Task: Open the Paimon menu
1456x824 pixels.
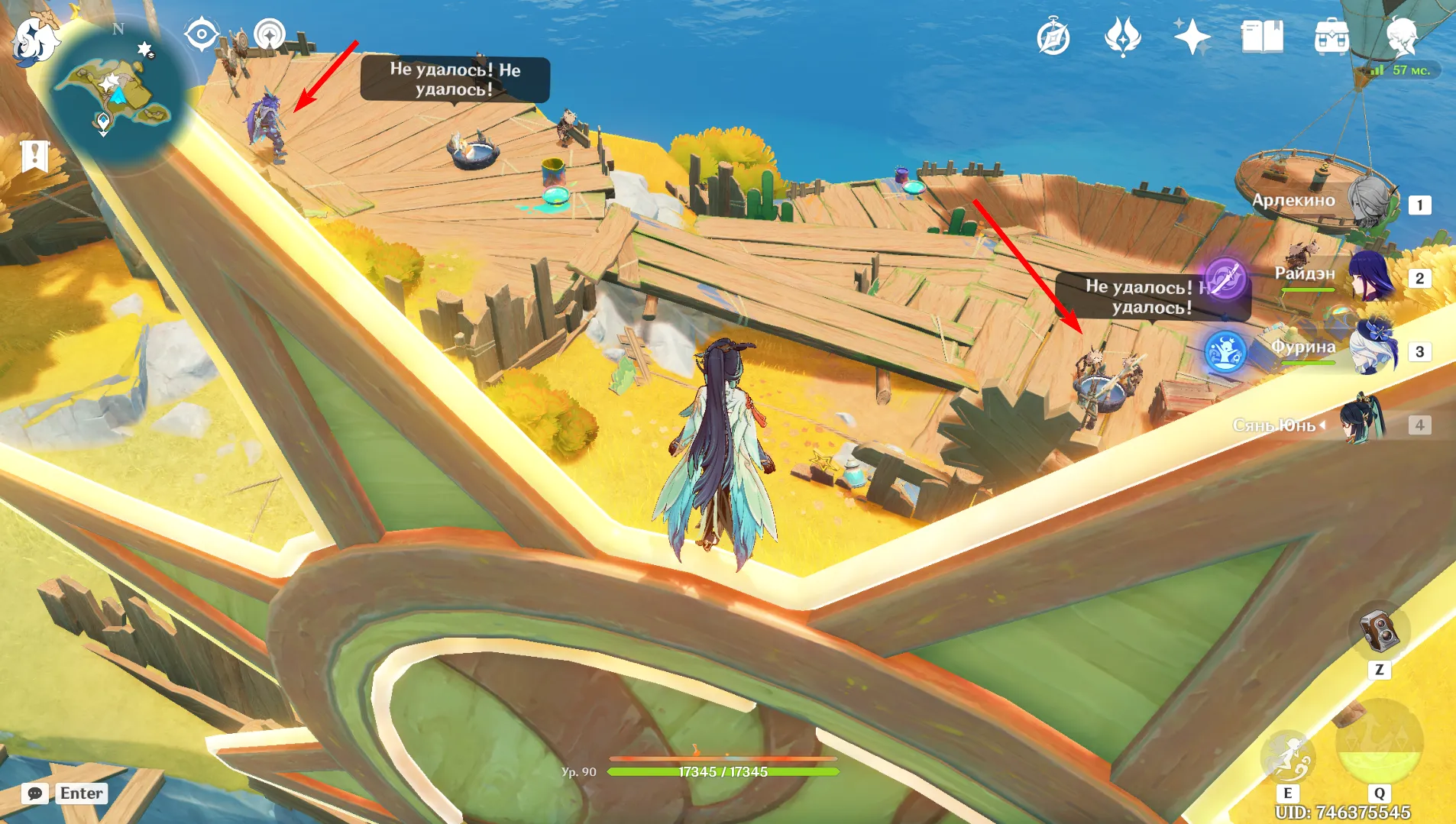Action: tap(34, 40)
